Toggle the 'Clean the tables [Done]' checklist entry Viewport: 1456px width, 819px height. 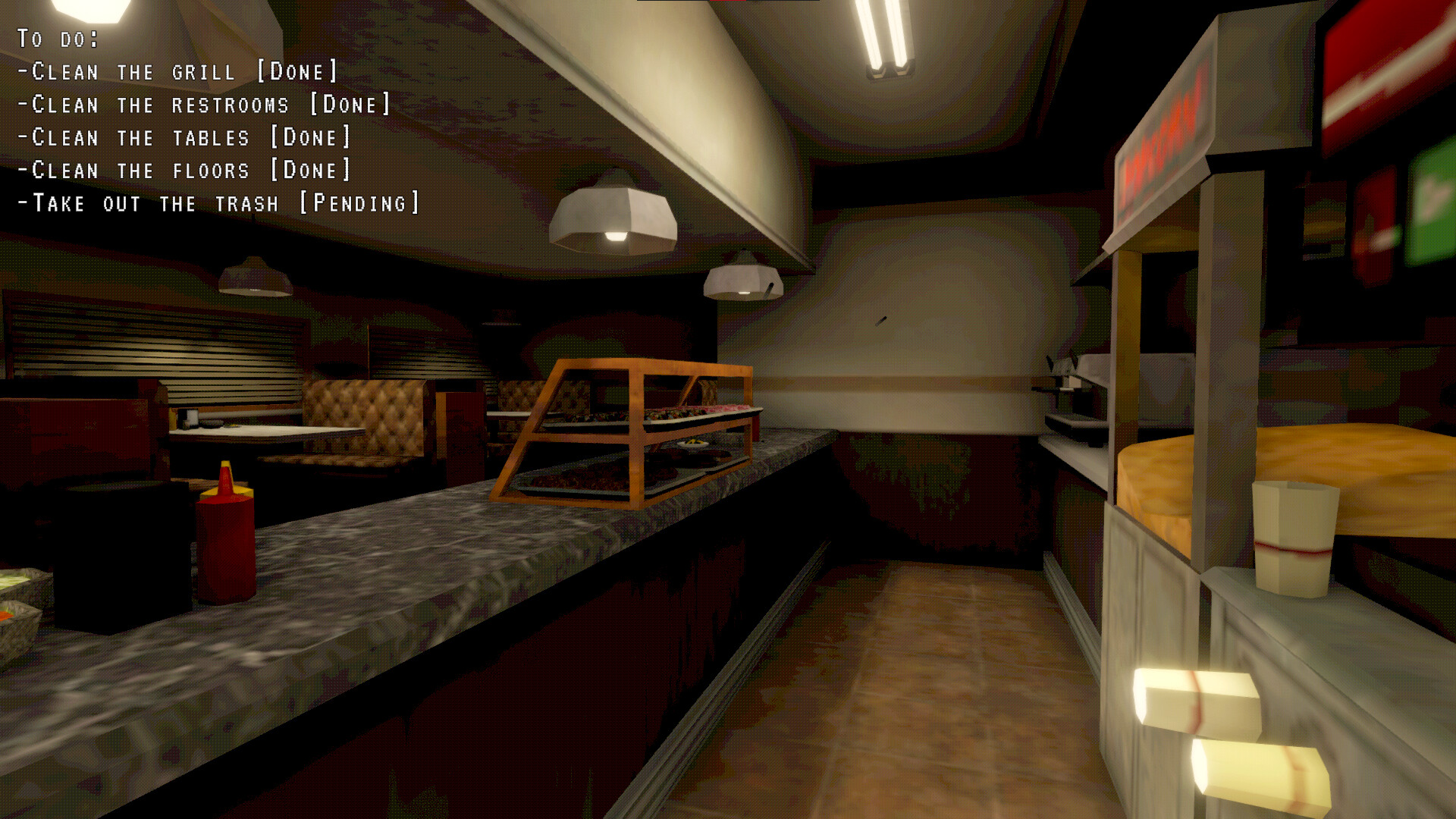(186, 136)
